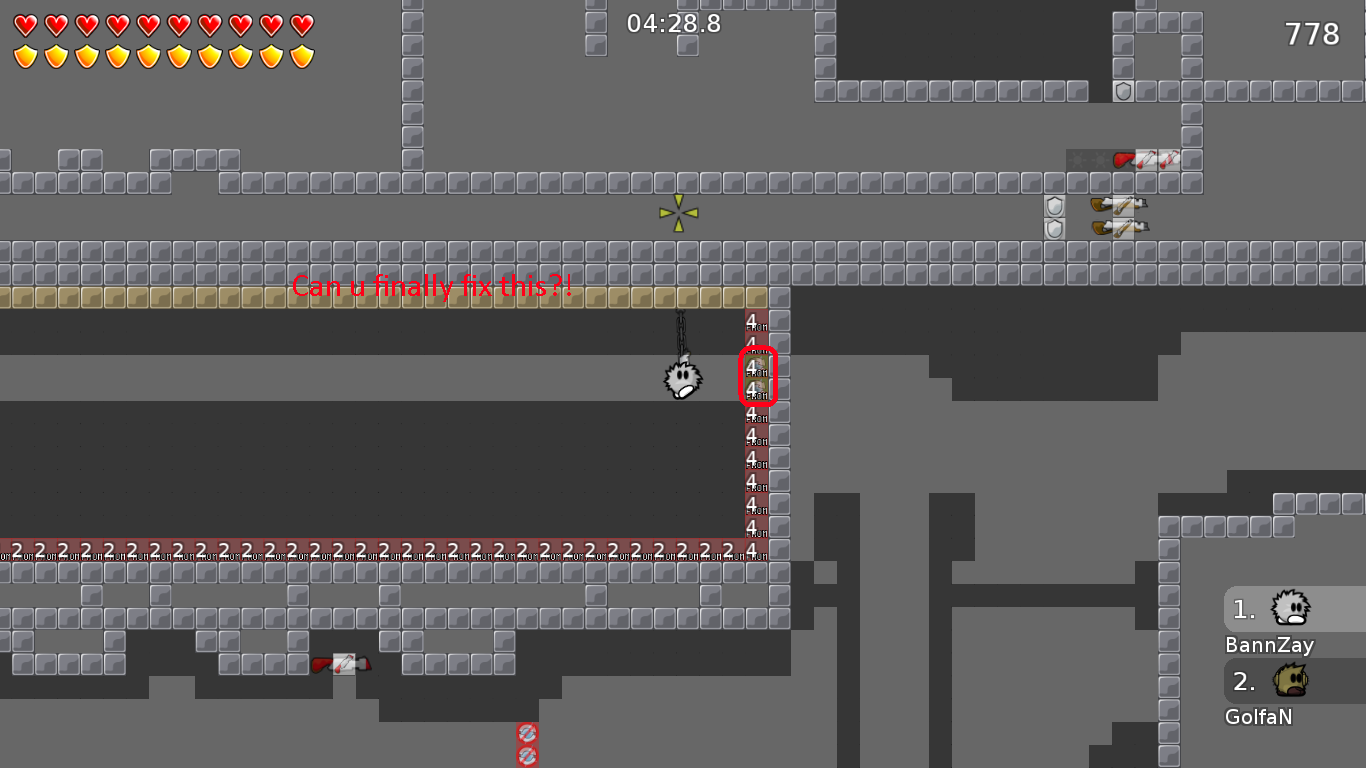1366x768 pixels.
Task: Pick up the red health heart item
Action: coord(1122,158)
